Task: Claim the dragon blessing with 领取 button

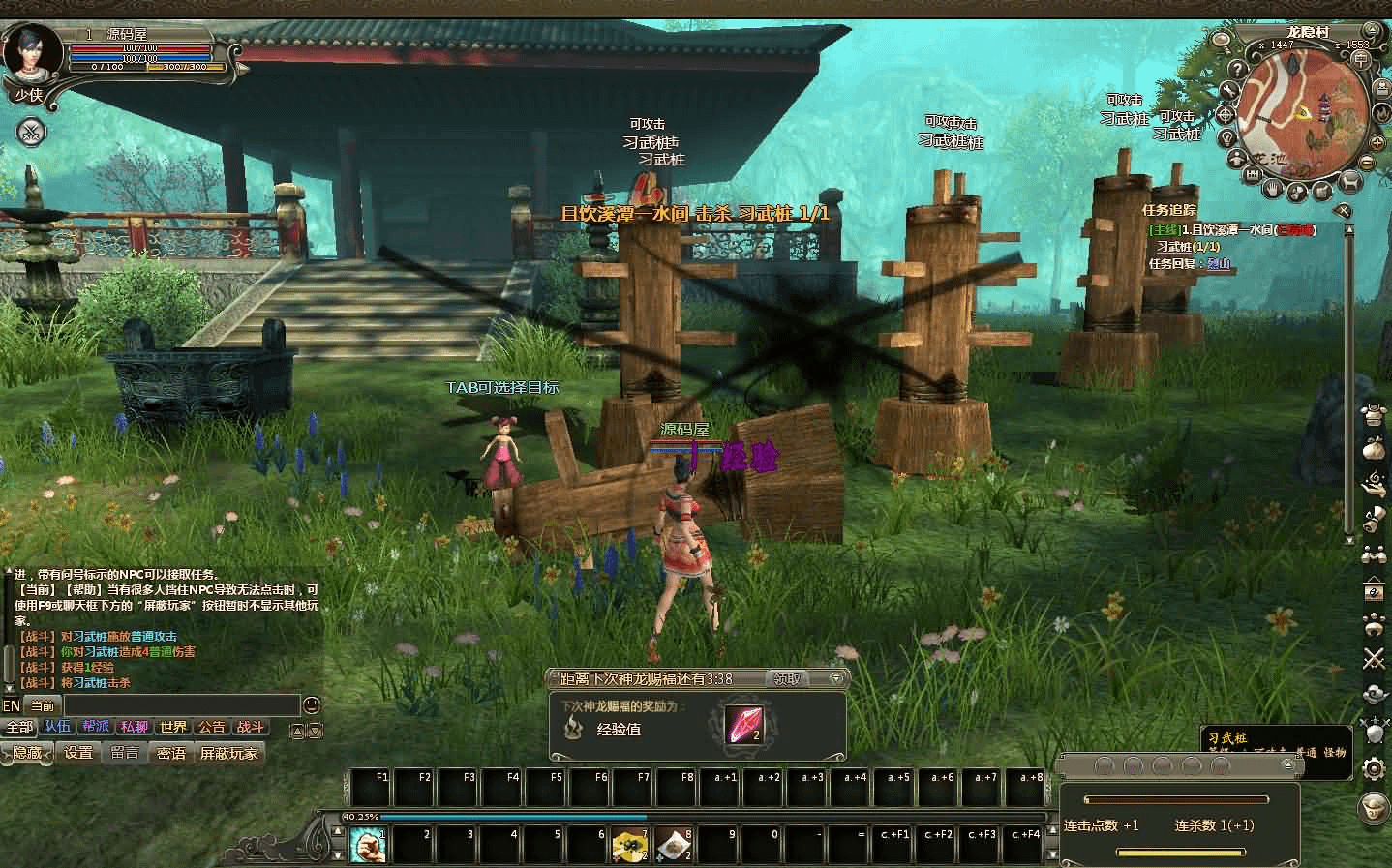Action: [x=787, y=679]
